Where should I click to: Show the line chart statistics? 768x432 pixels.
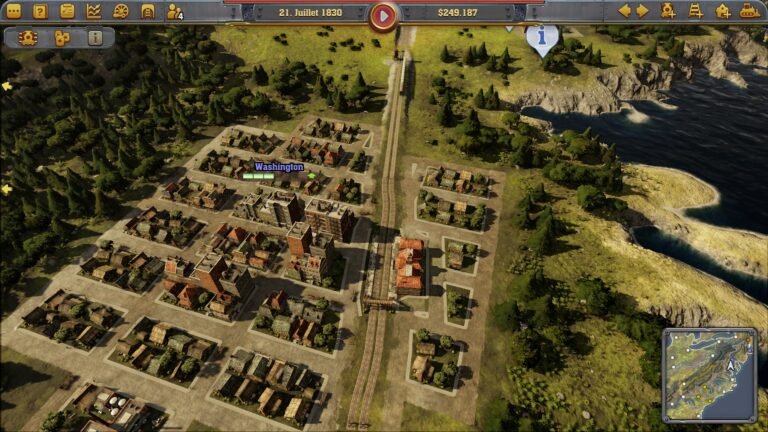(x=94, y=11)
